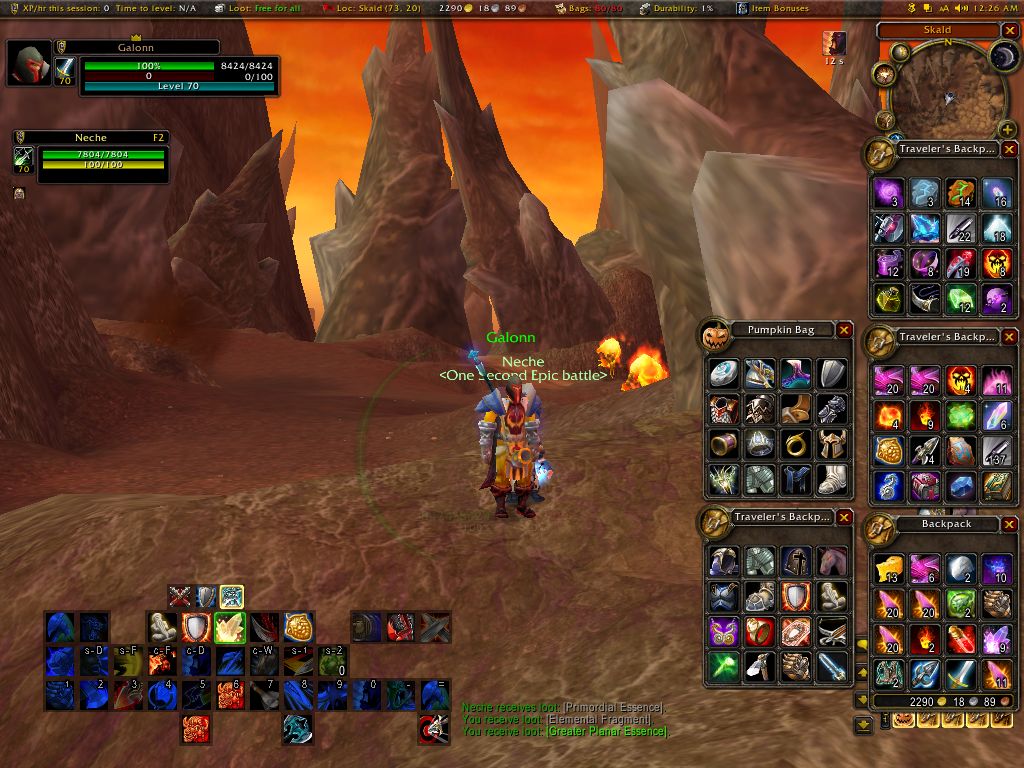
Task: Switch to the Defensive Stance shield icon
Action: pyautogui.click(x=206, y=597)
